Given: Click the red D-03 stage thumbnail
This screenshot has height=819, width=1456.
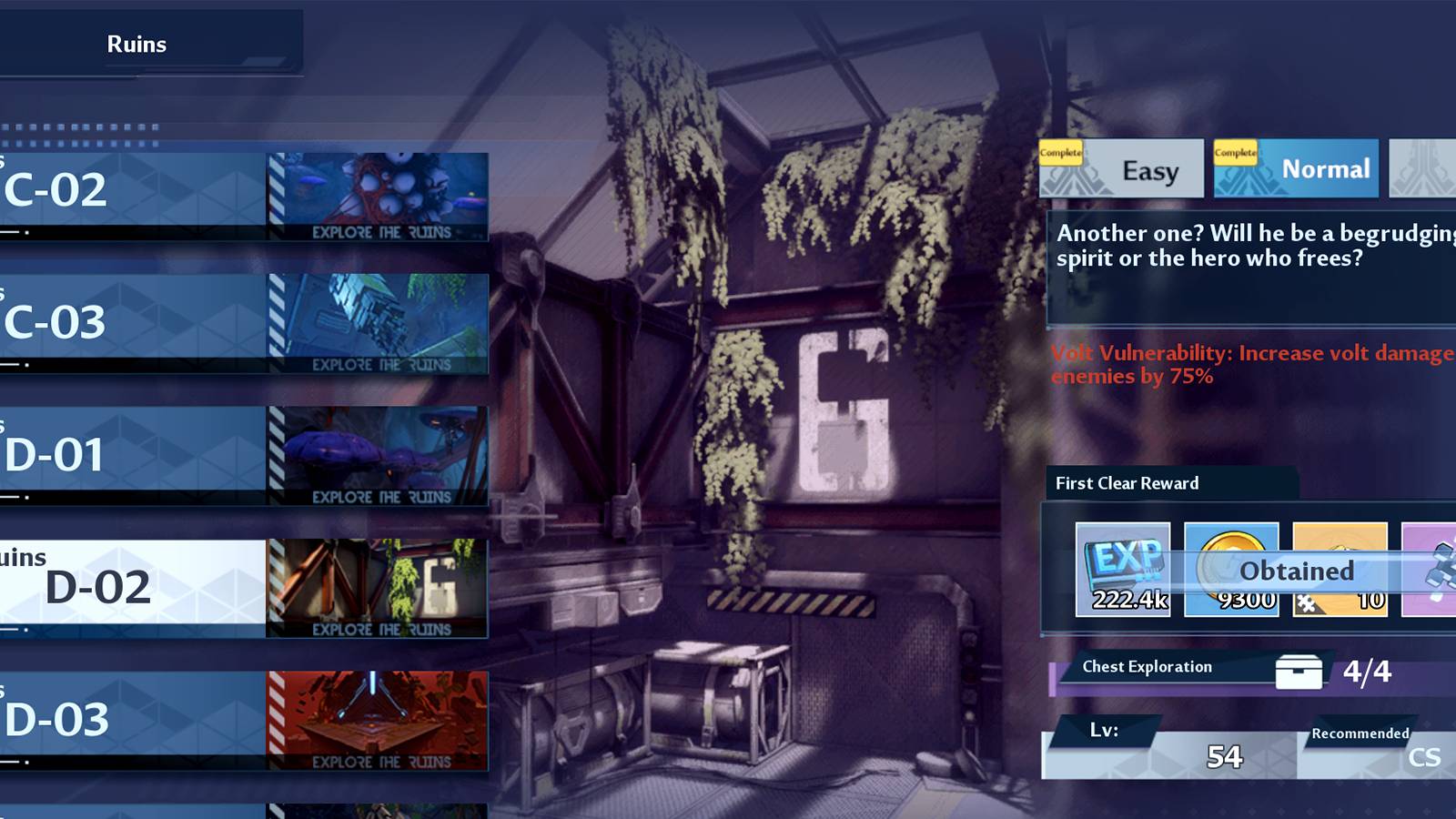Looking at the screenshot, I should (x=378, y=719).
